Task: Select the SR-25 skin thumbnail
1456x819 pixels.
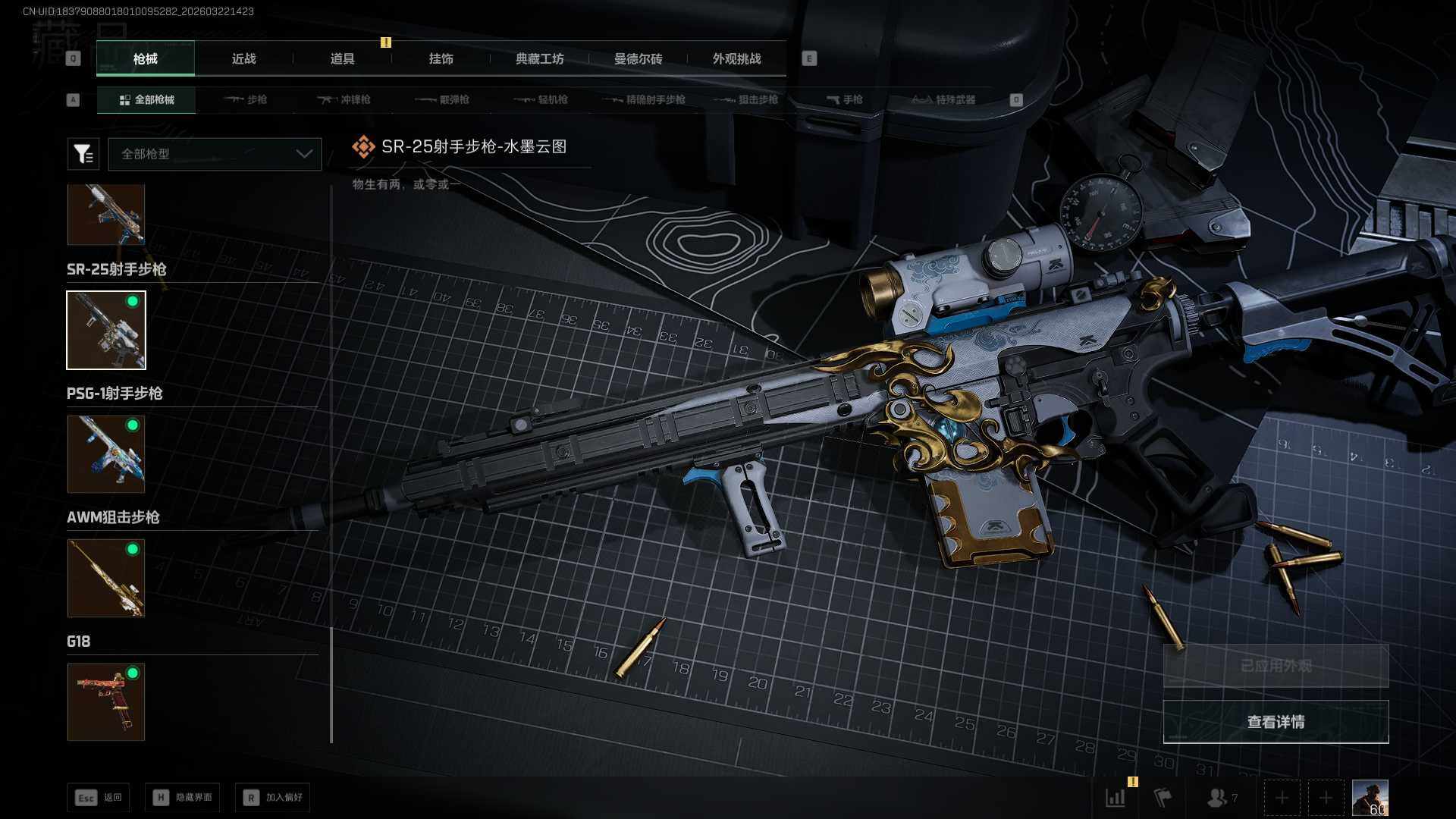Action: click(106, 331)
